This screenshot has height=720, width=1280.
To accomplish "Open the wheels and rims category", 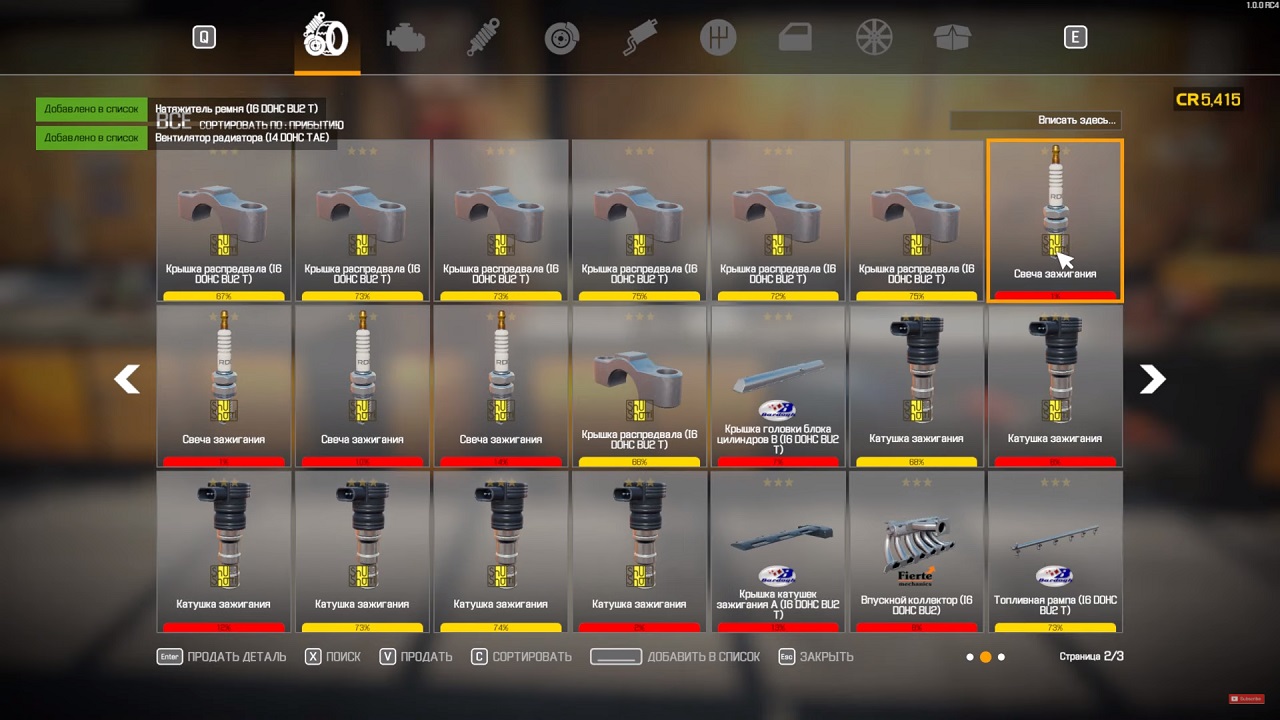I will 873,37.
